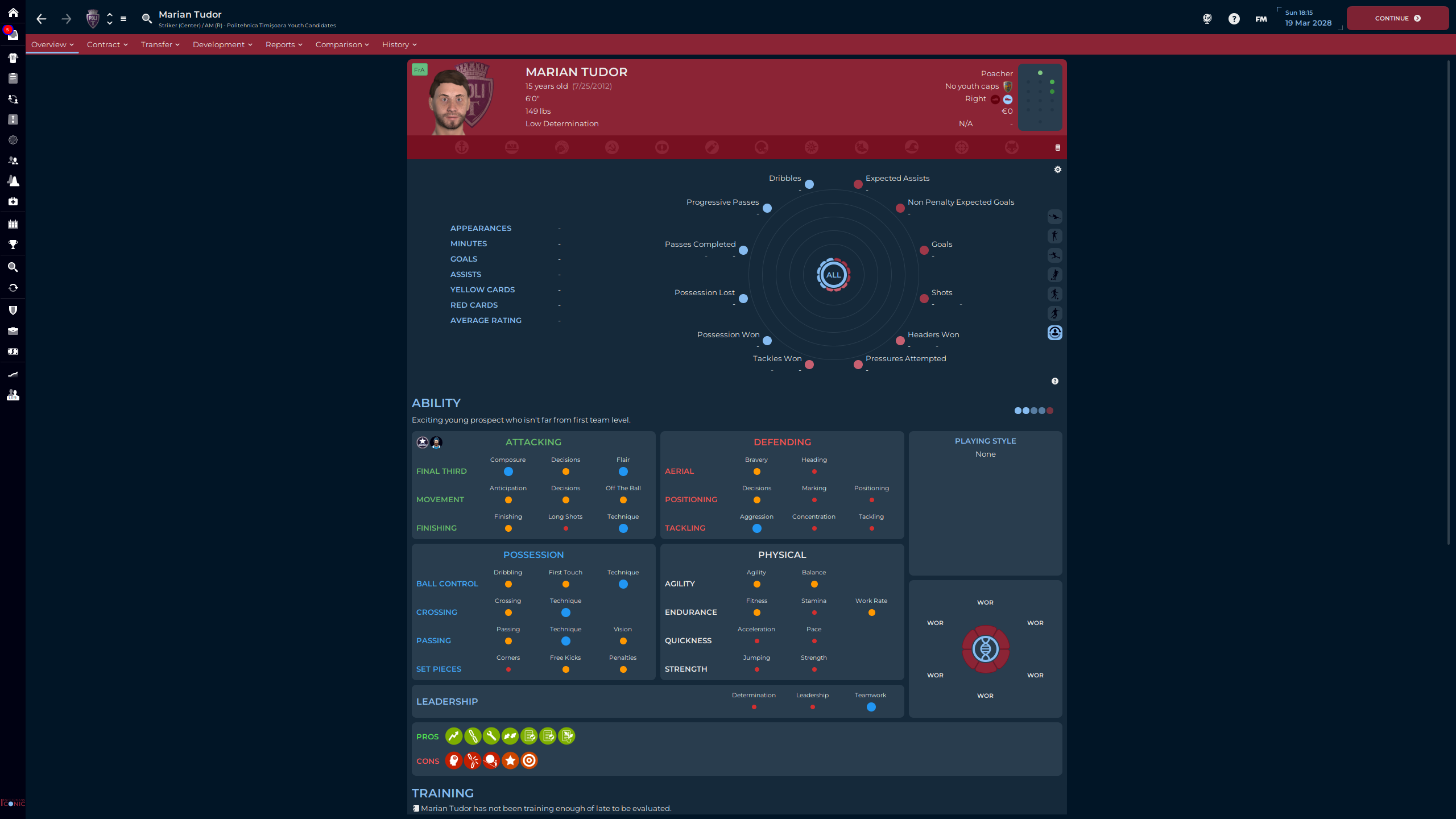Click the Continue button
Viewport: 1456px width, 819px height.
pyautogui.click(x=1397, y=18)
